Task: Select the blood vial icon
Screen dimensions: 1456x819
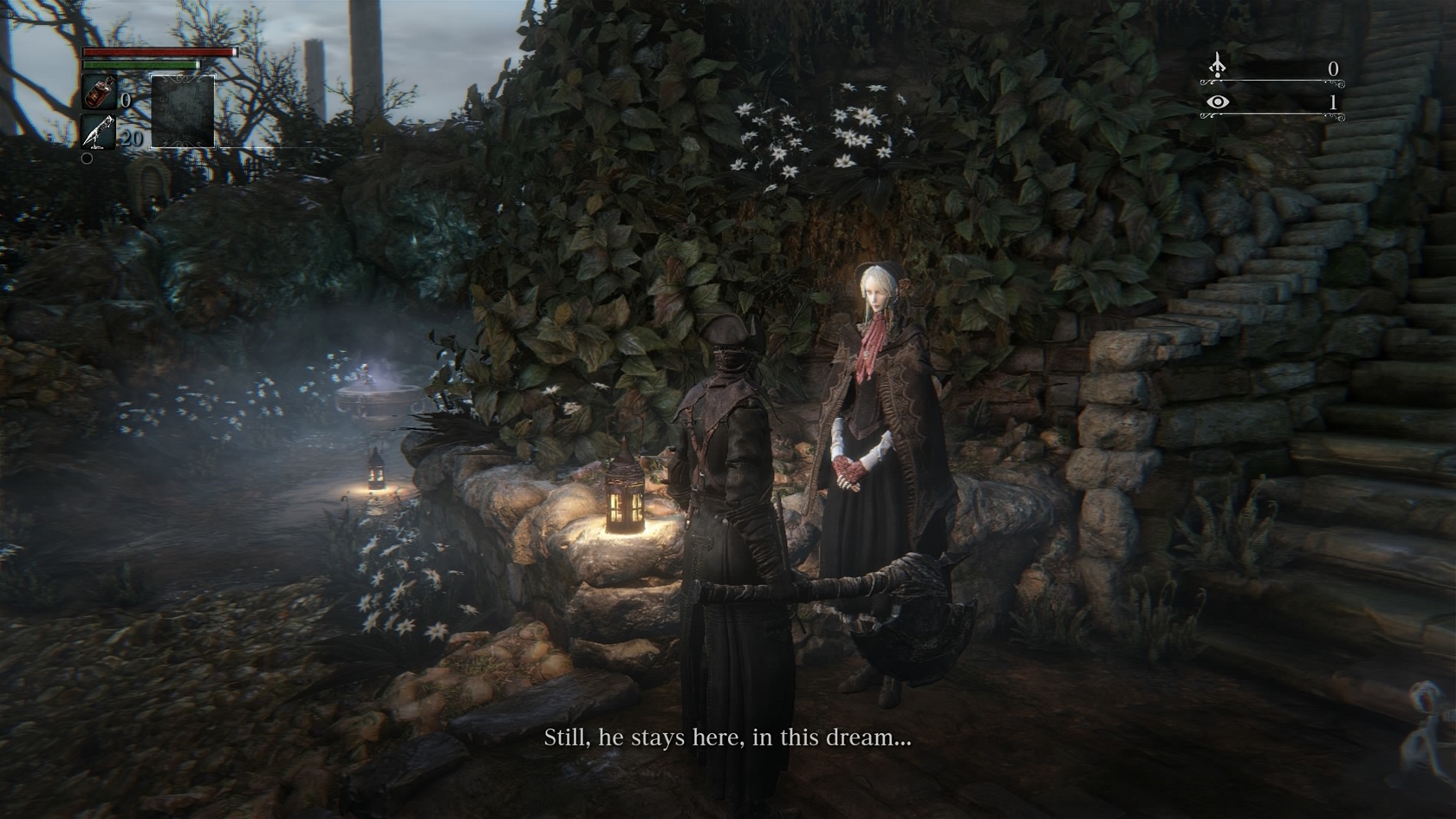Action: click(x=98, y=93)
